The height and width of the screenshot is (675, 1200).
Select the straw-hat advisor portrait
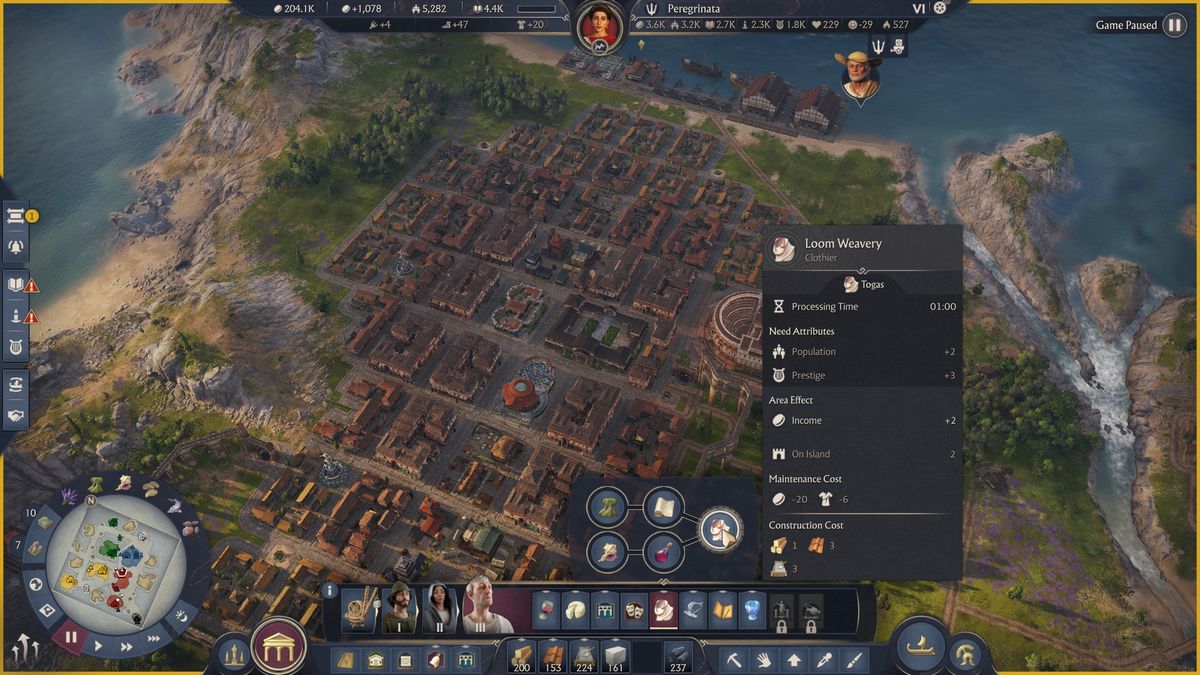[858, 75]
